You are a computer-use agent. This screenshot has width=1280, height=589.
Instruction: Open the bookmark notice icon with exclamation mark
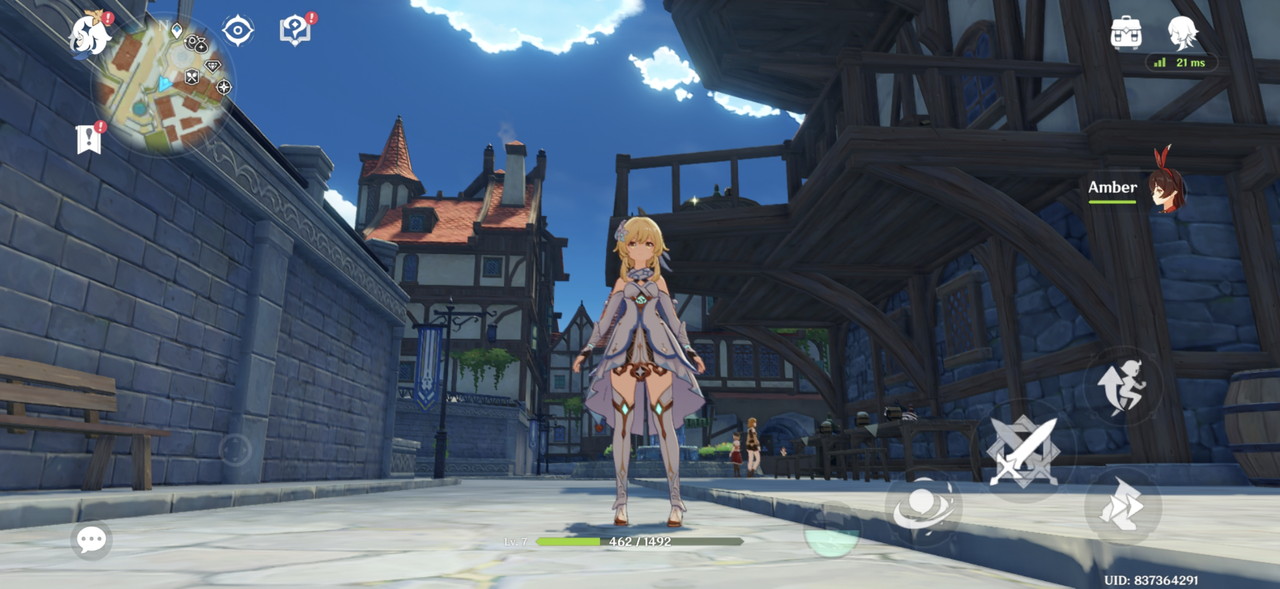click(89, 139)
